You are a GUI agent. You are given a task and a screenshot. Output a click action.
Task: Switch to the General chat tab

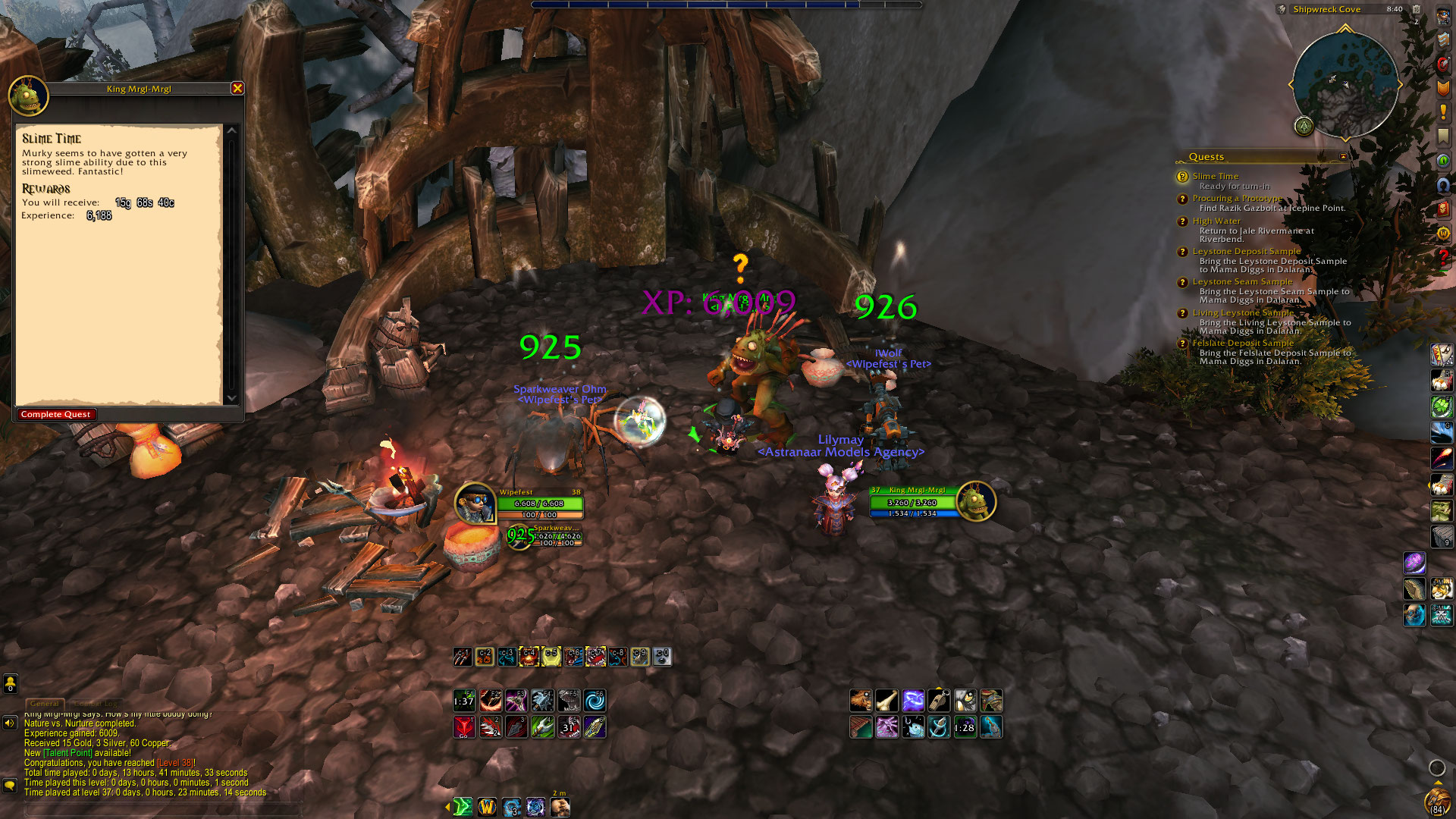click(x=45, y=704)
